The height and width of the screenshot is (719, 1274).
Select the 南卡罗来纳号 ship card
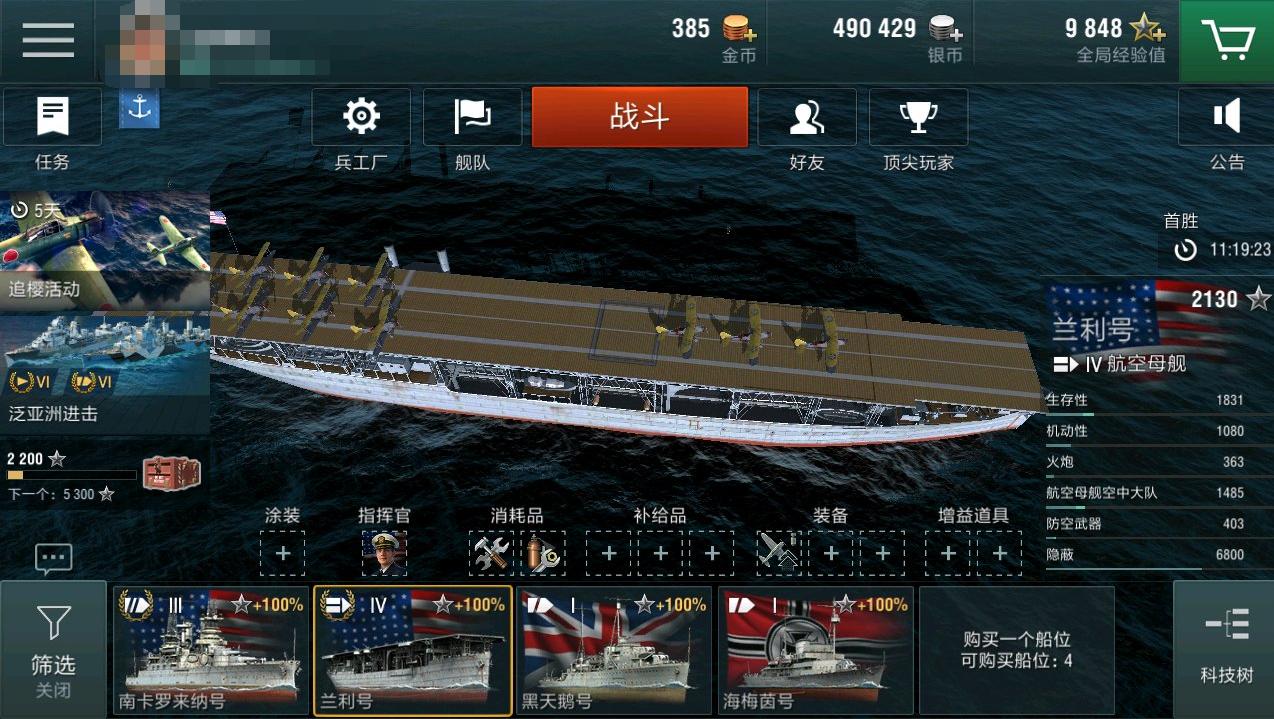point(211,649)
